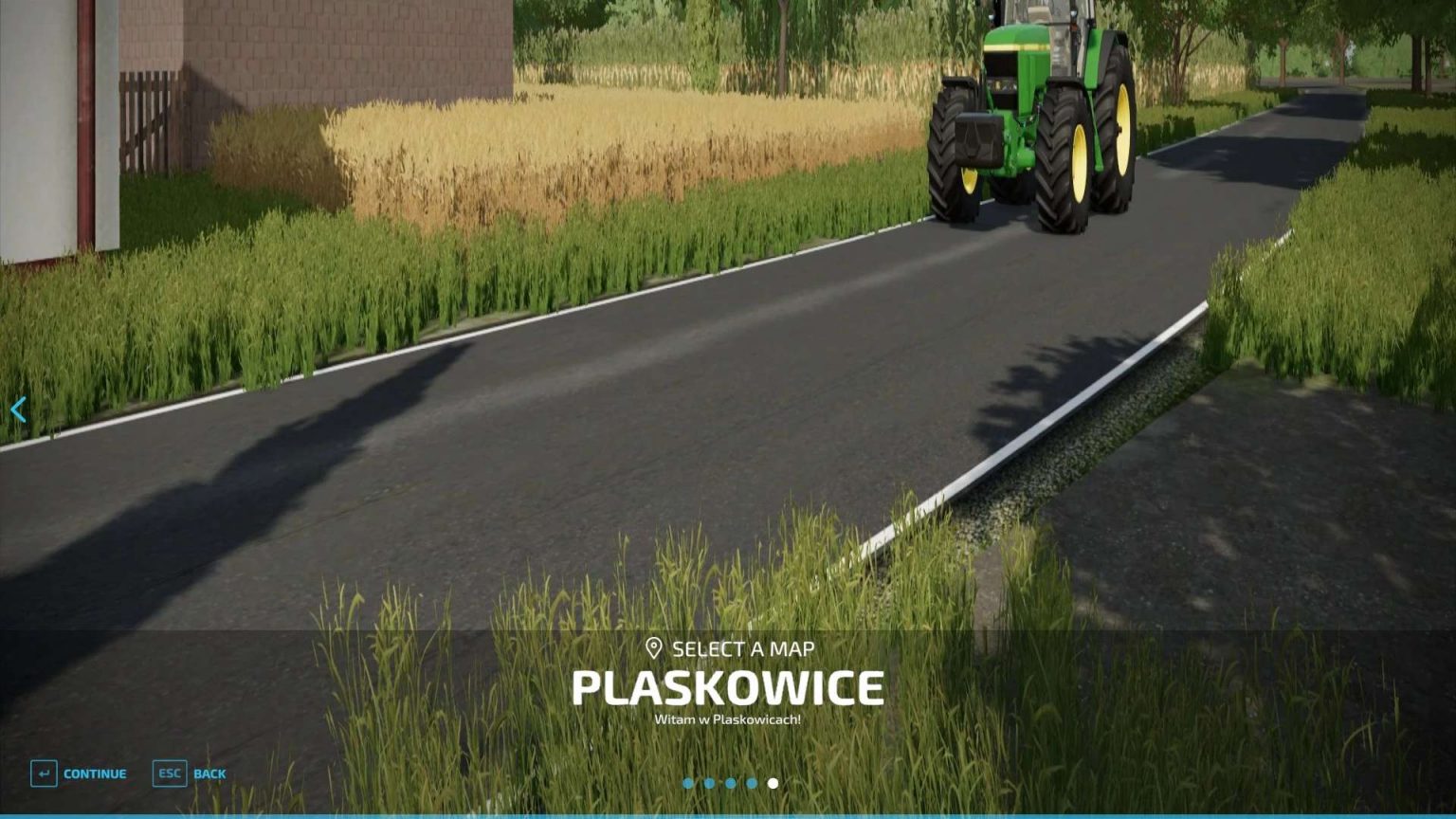Click the tractor in the map preview image
1456x819 pixels.
coord(1033,114)
